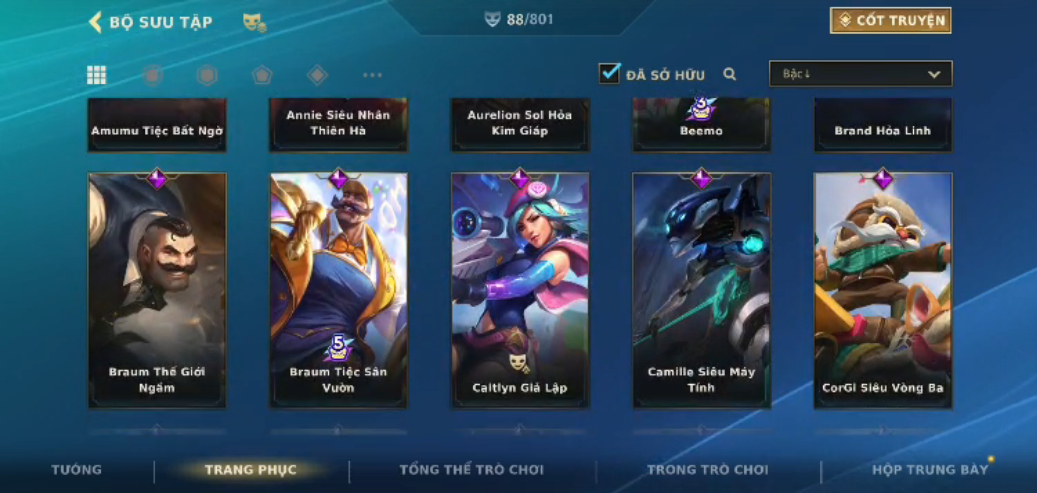Switch to the Trong Trò Chơi tab

[708, 470]
